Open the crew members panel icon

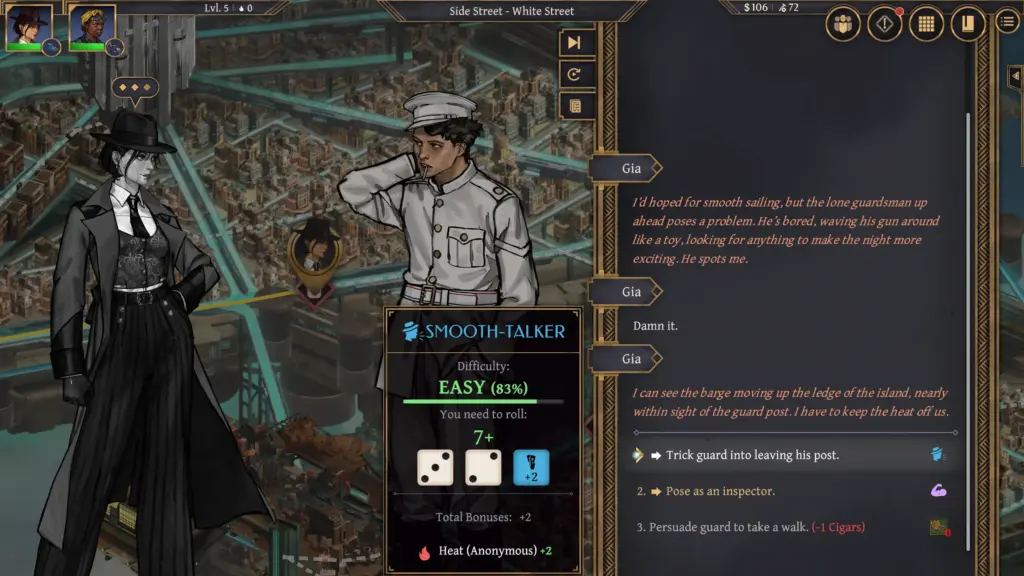pos(843,24)
